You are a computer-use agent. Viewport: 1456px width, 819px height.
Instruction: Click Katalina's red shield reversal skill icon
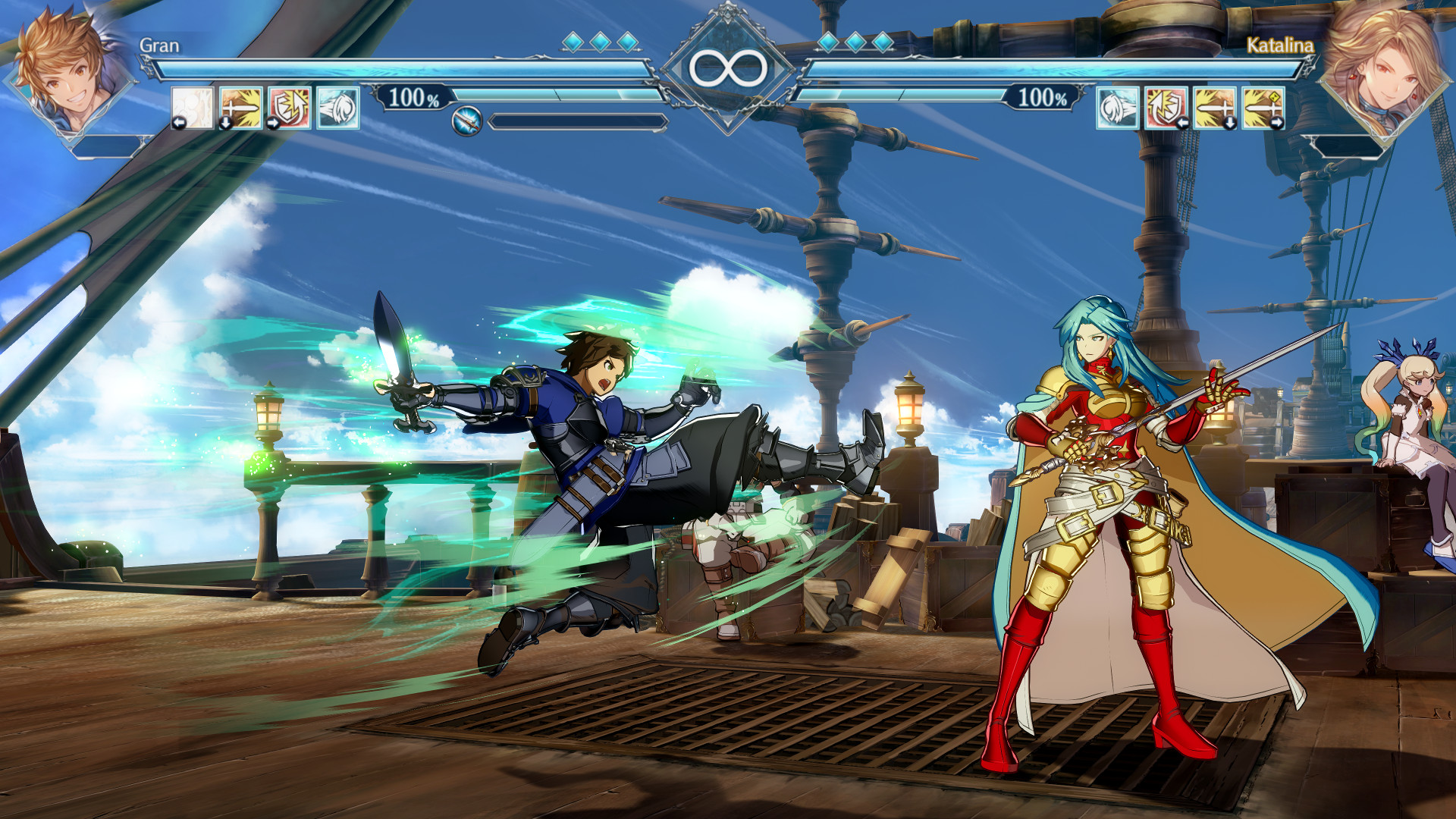[x=1166, y=107]
